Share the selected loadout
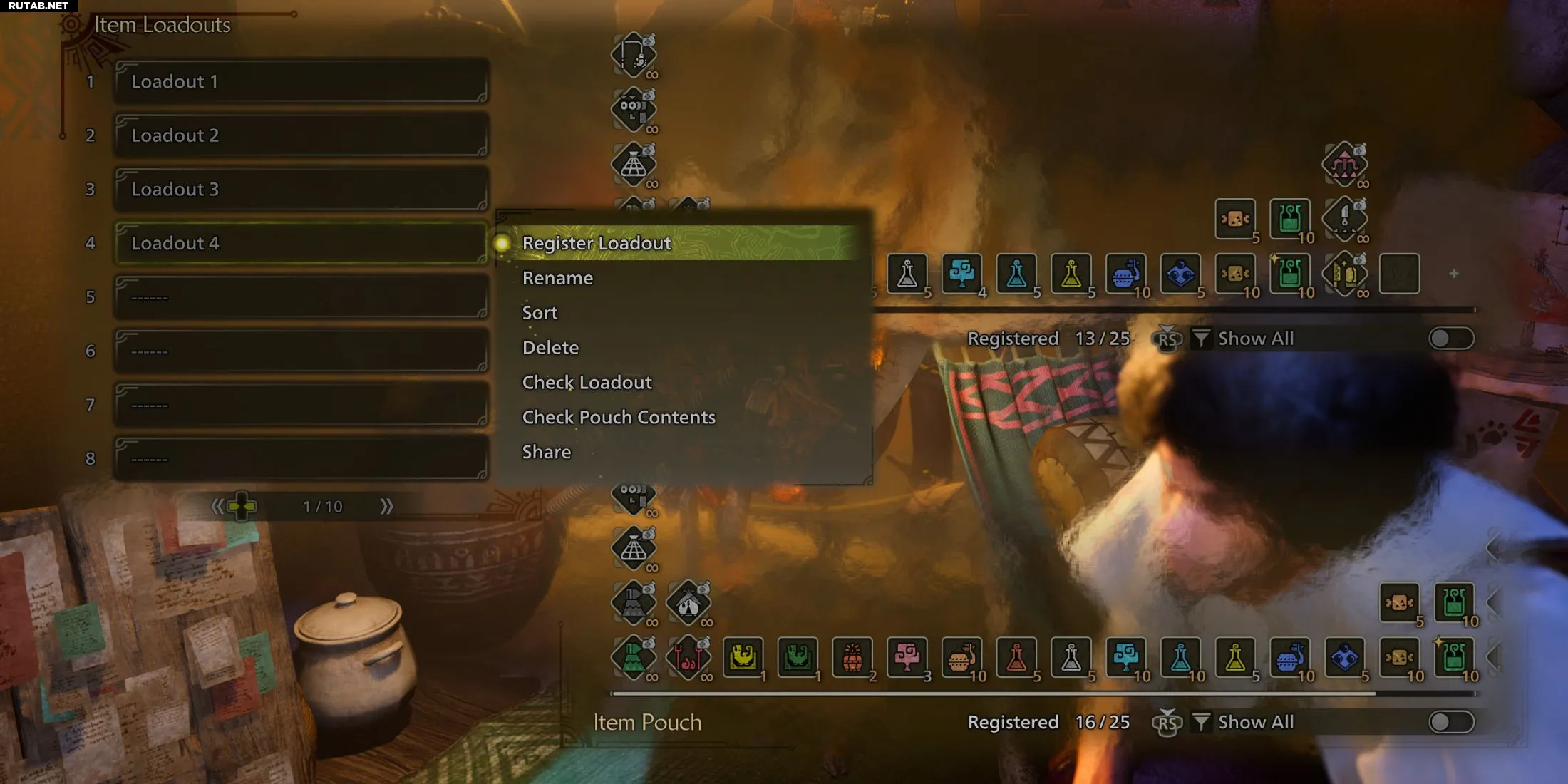 (546, 453)
